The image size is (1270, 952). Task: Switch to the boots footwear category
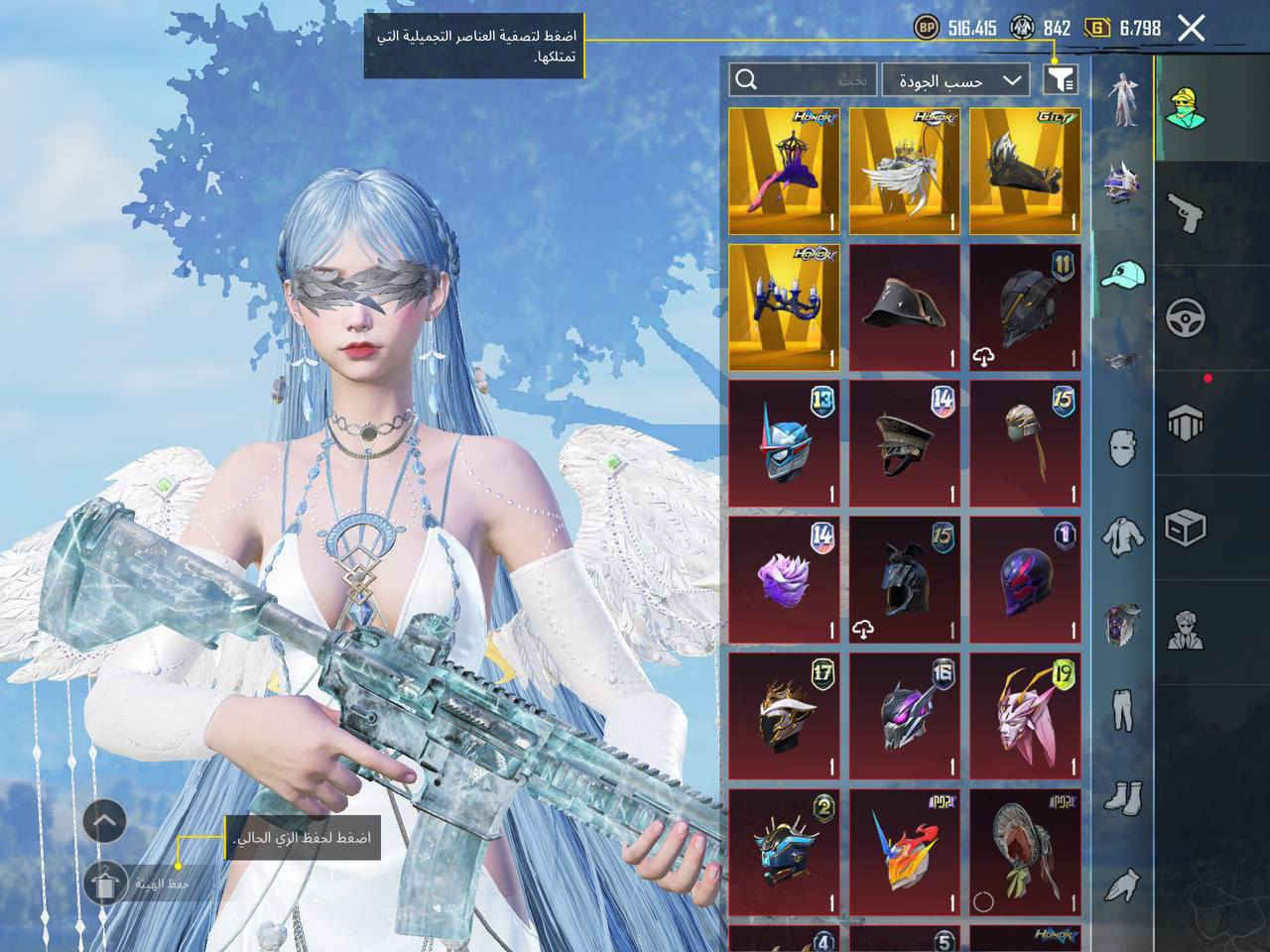tap(1122, 796)
